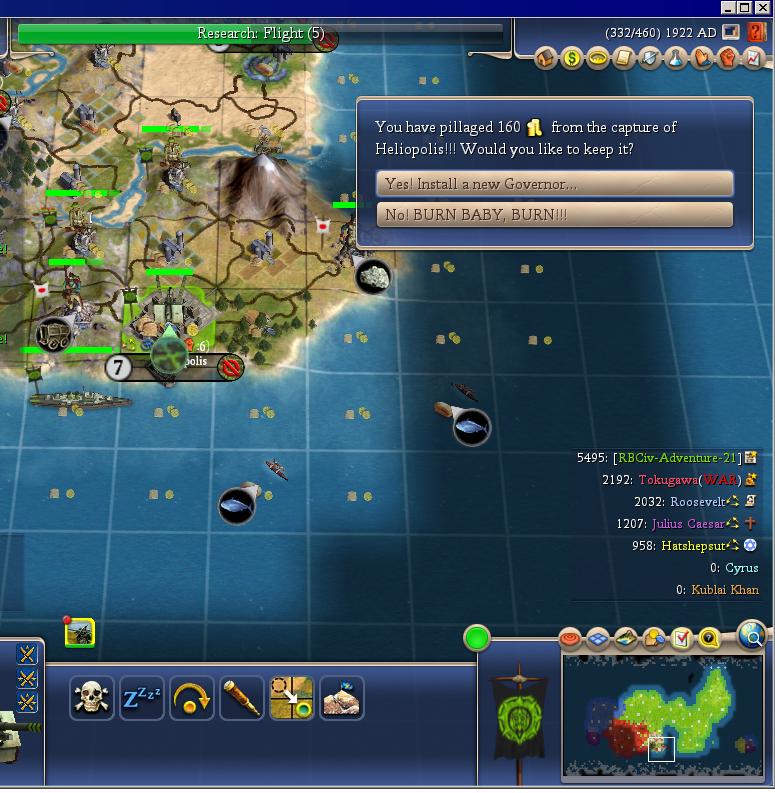Click the green end turn button
This screenshot has width=775, height=793.
tap(477, 638)
